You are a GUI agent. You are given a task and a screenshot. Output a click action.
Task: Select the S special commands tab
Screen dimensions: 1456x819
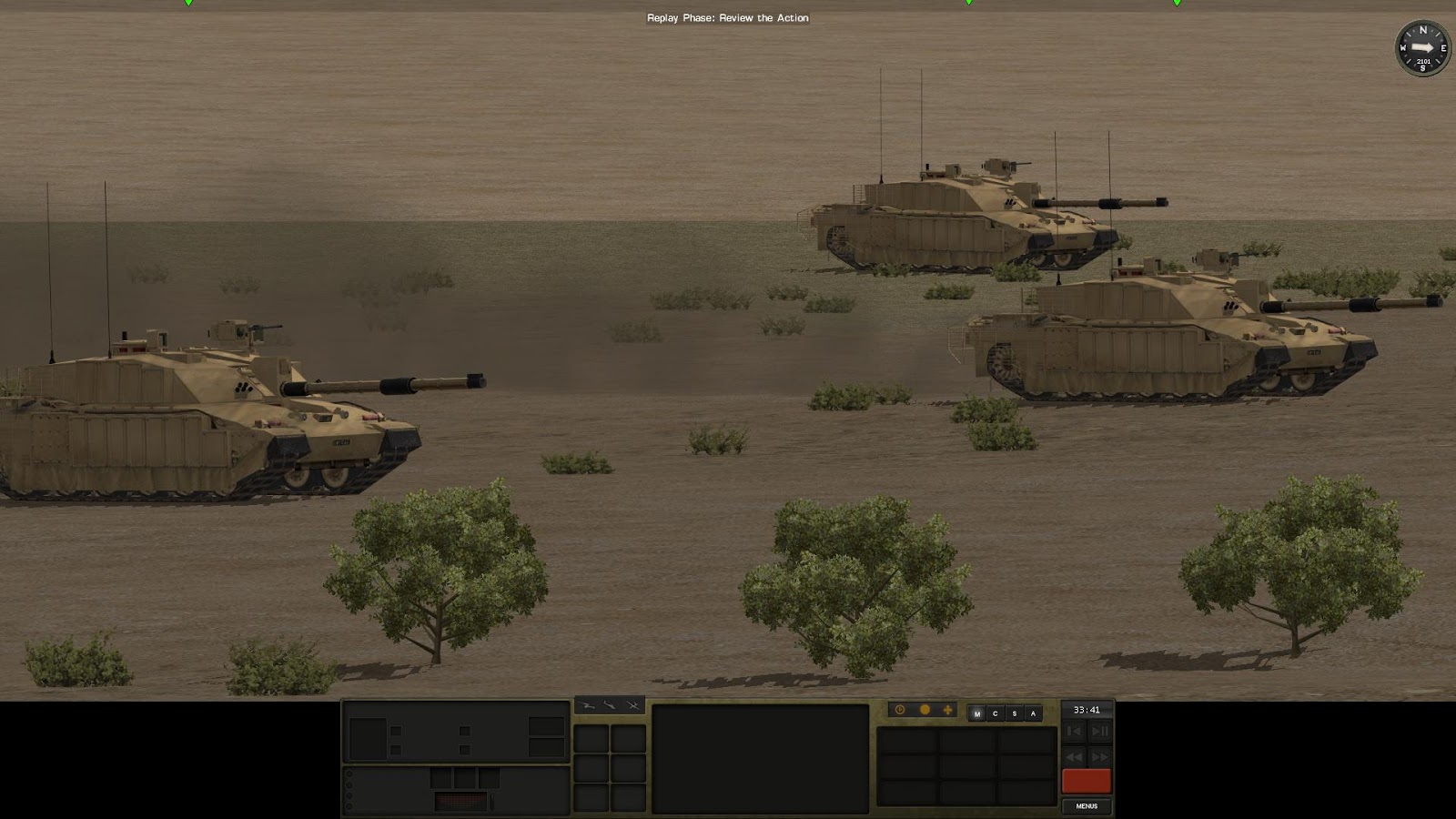1014,713
